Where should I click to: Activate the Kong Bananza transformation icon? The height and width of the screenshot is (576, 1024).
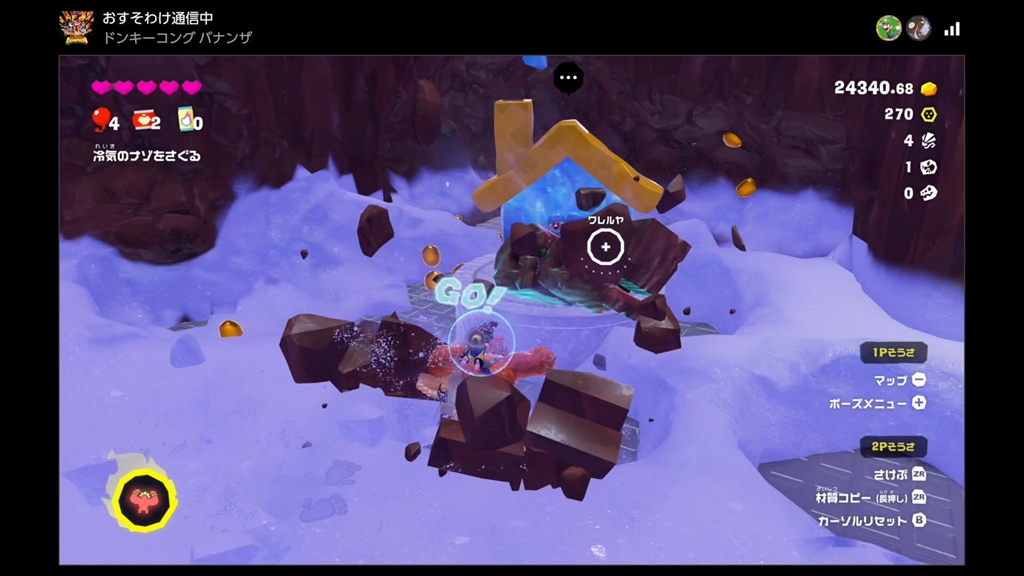pyautogui.click(x=144, y=496)
